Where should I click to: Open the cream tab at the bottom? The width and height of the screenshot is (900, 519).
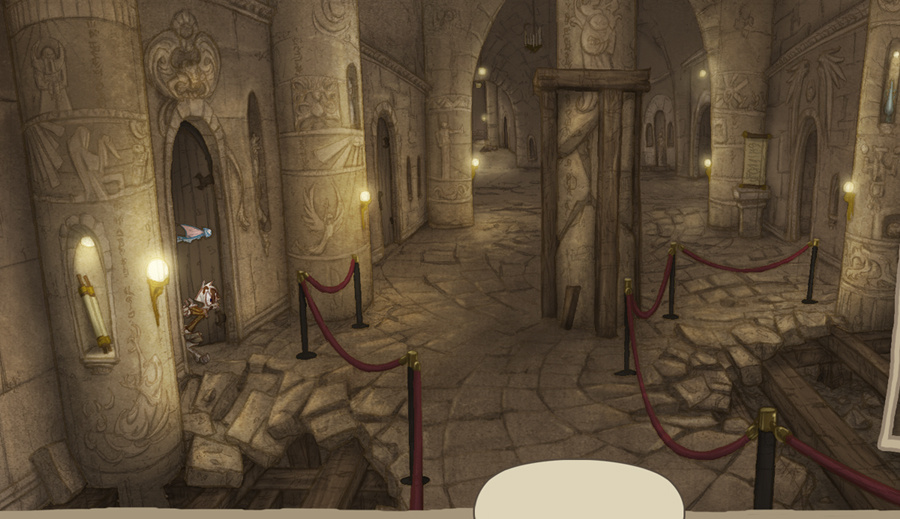click(x=578, y=490)
